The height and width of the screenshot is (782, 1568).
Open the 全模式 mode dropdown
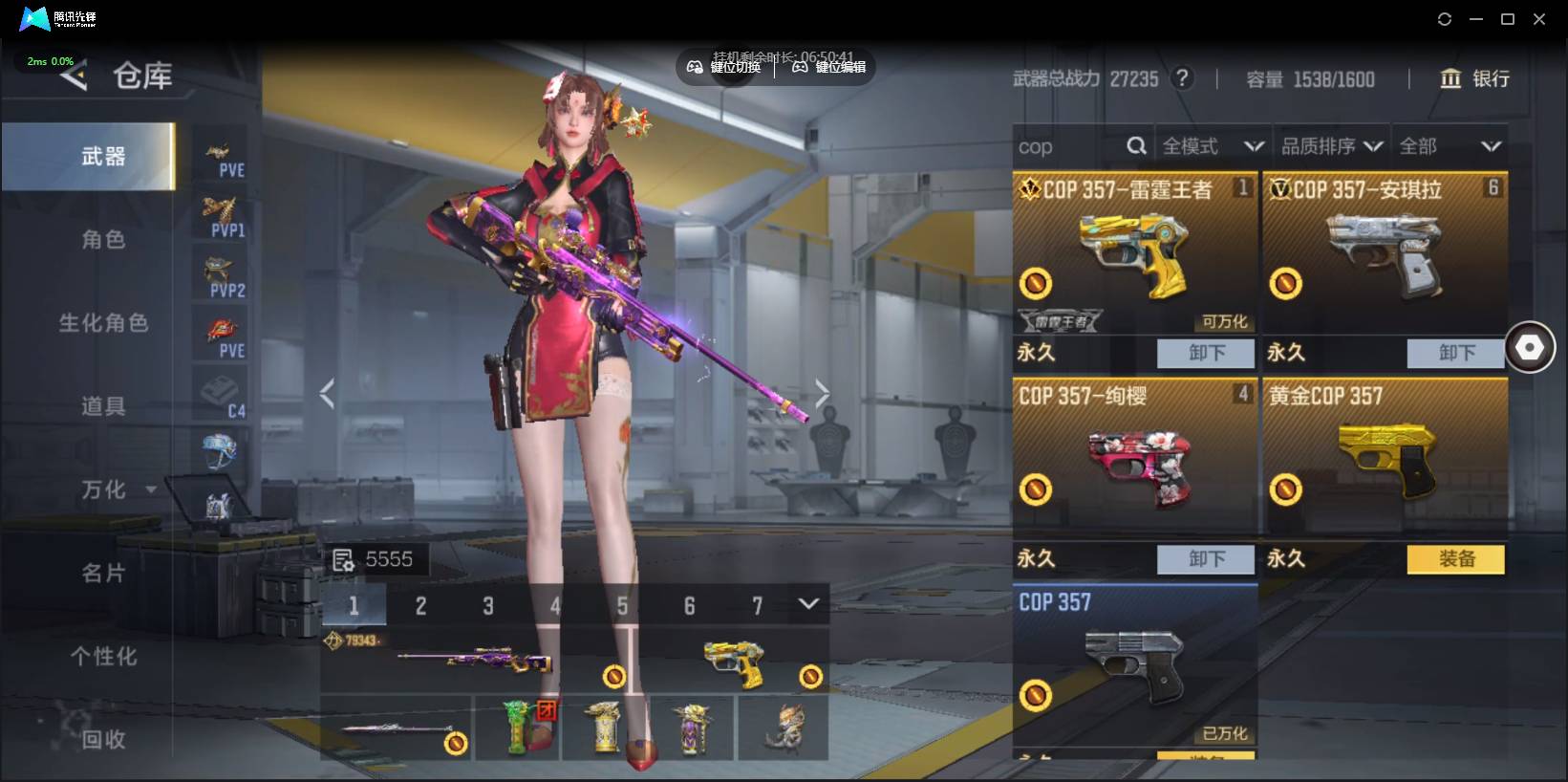(1212, 146)
